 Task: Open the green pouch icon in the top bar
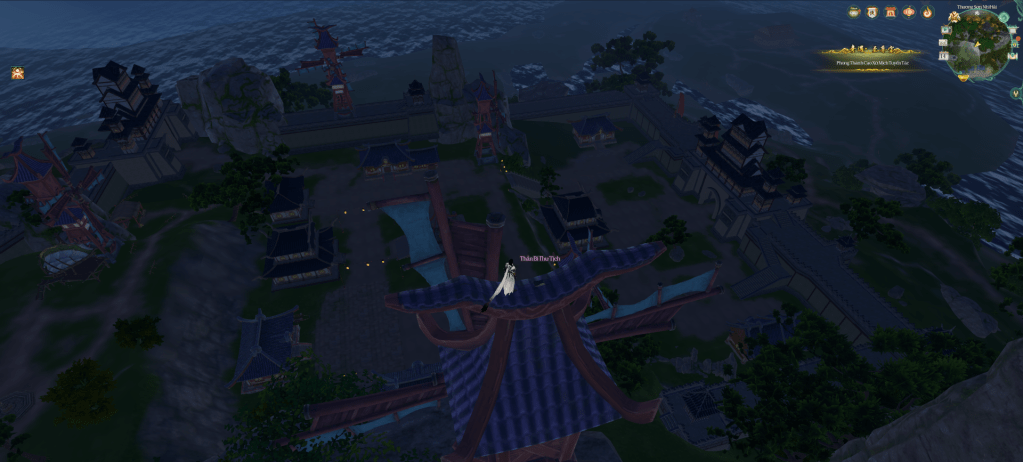[x=854, y=12]
